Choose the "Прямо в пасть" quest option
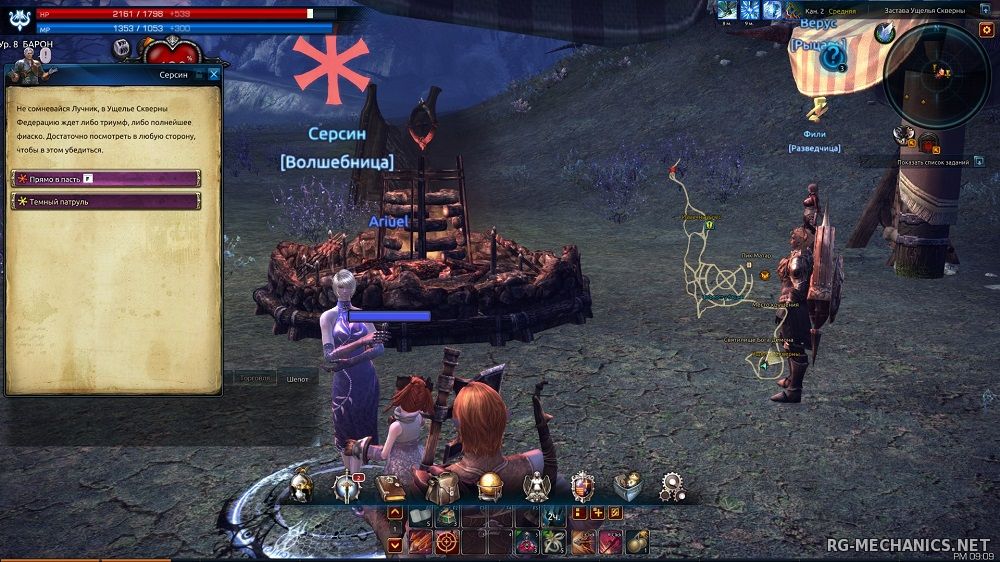The image size is (1000, 562). pyautogui.click(x=105, y=178)
